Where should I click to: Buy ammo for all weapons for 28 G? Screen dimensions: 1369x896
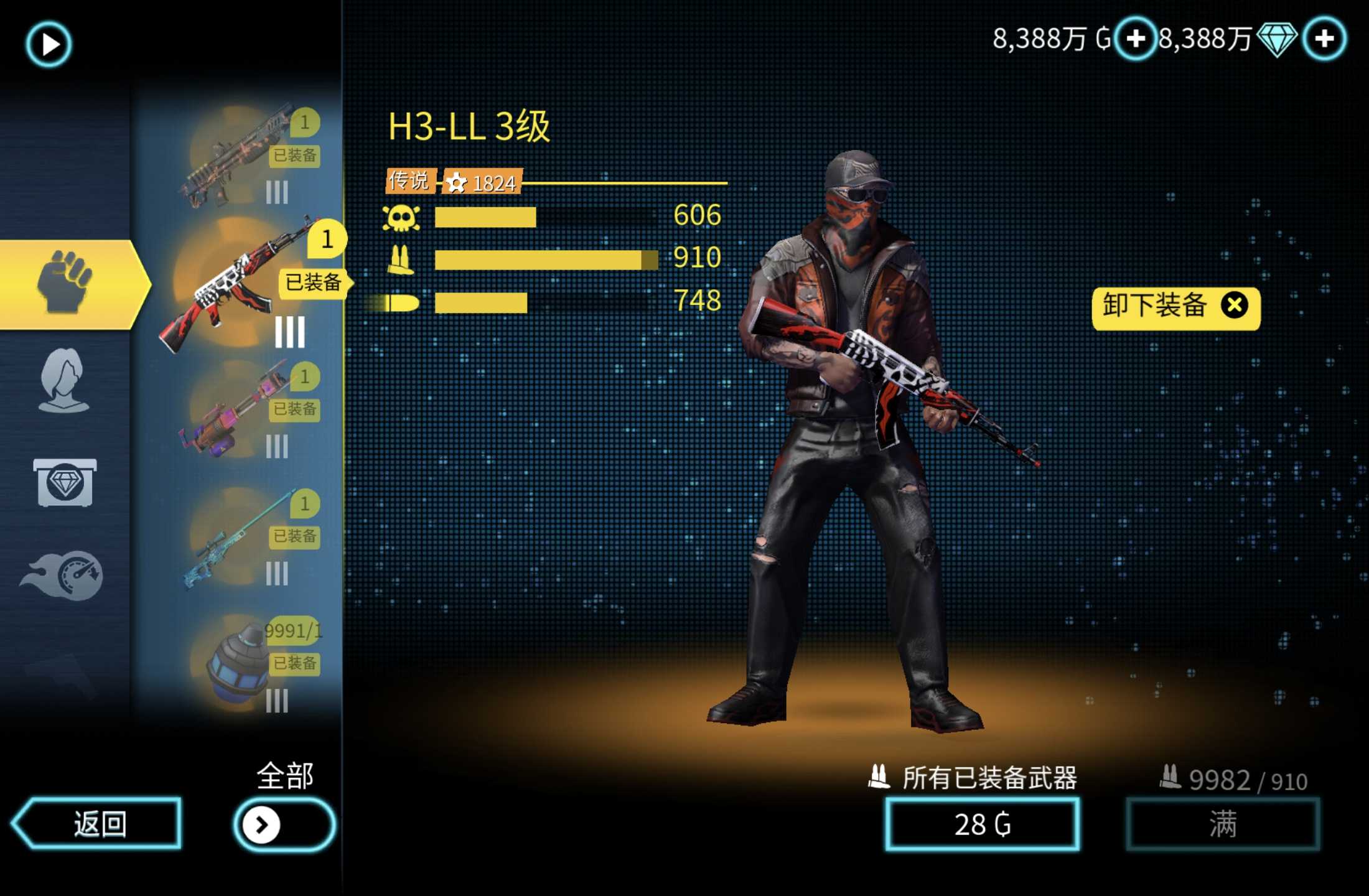tap(982, 825)
